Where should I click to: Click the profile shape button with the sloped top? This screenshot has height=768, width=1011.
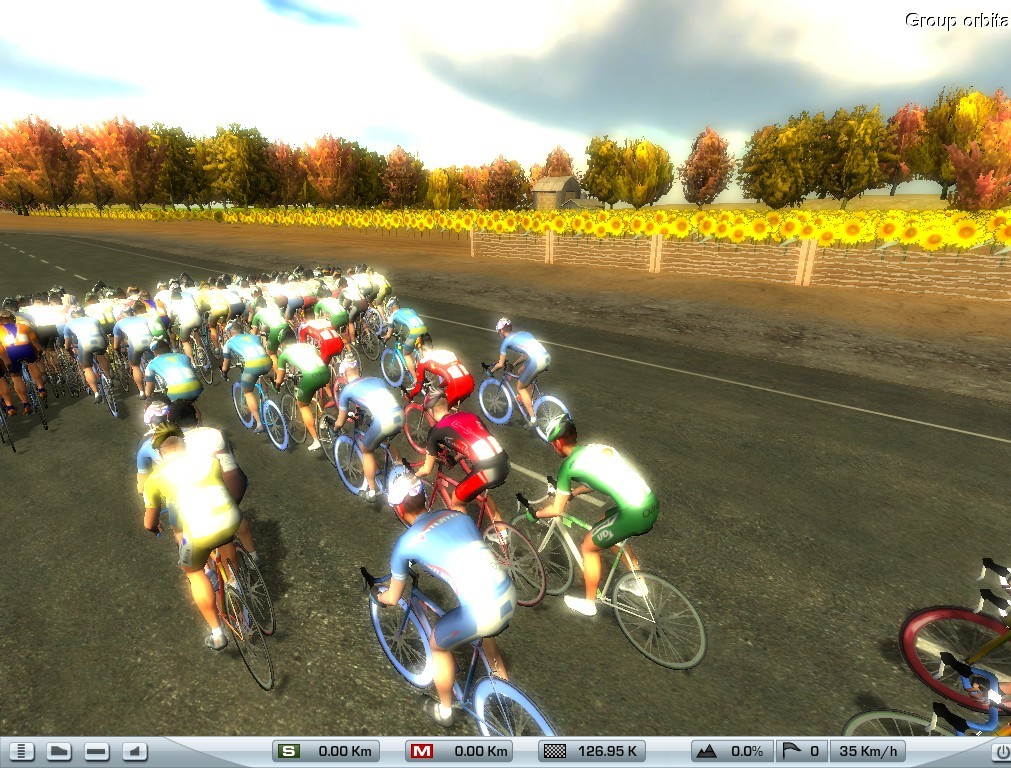click(59, 751)
